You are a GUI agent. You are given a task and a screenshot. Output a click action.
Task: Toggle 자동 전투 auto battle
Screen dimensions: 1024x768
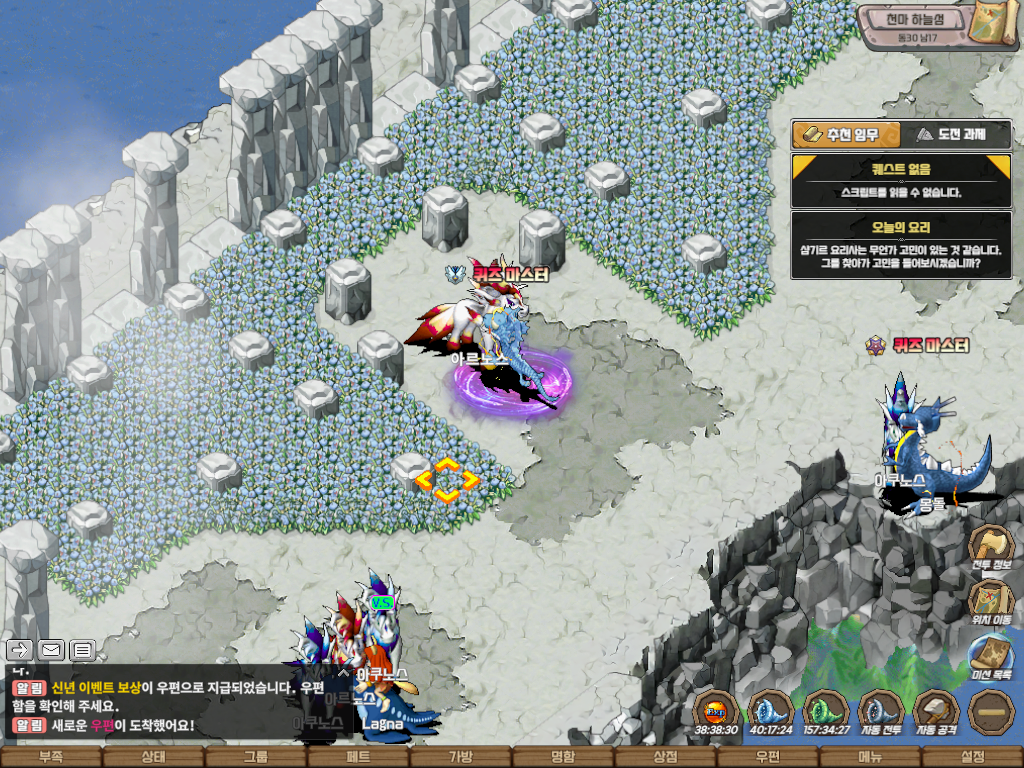(x=882, y=714)
